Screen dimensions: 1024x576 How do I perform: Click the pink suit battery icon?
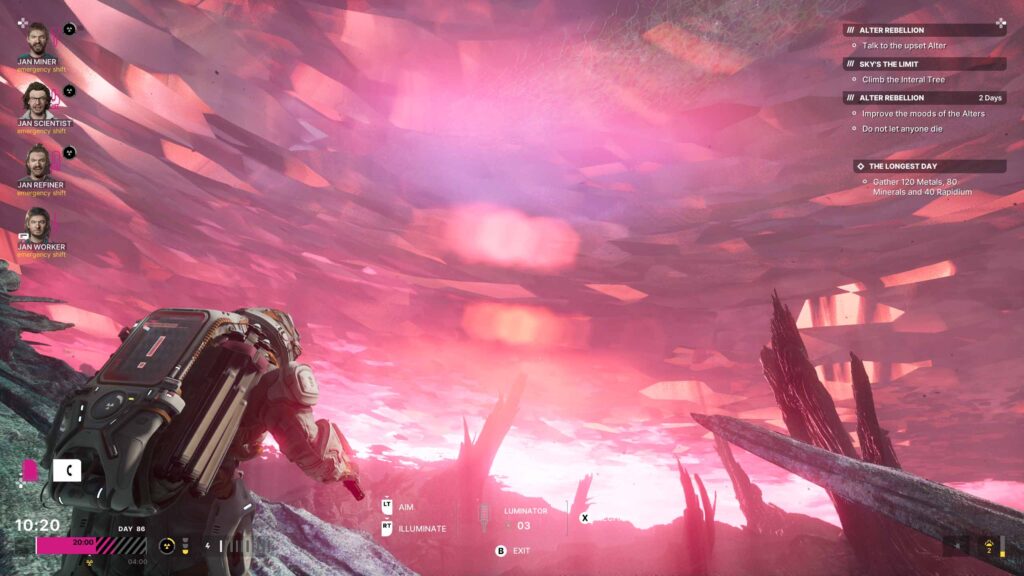point(30,469)
